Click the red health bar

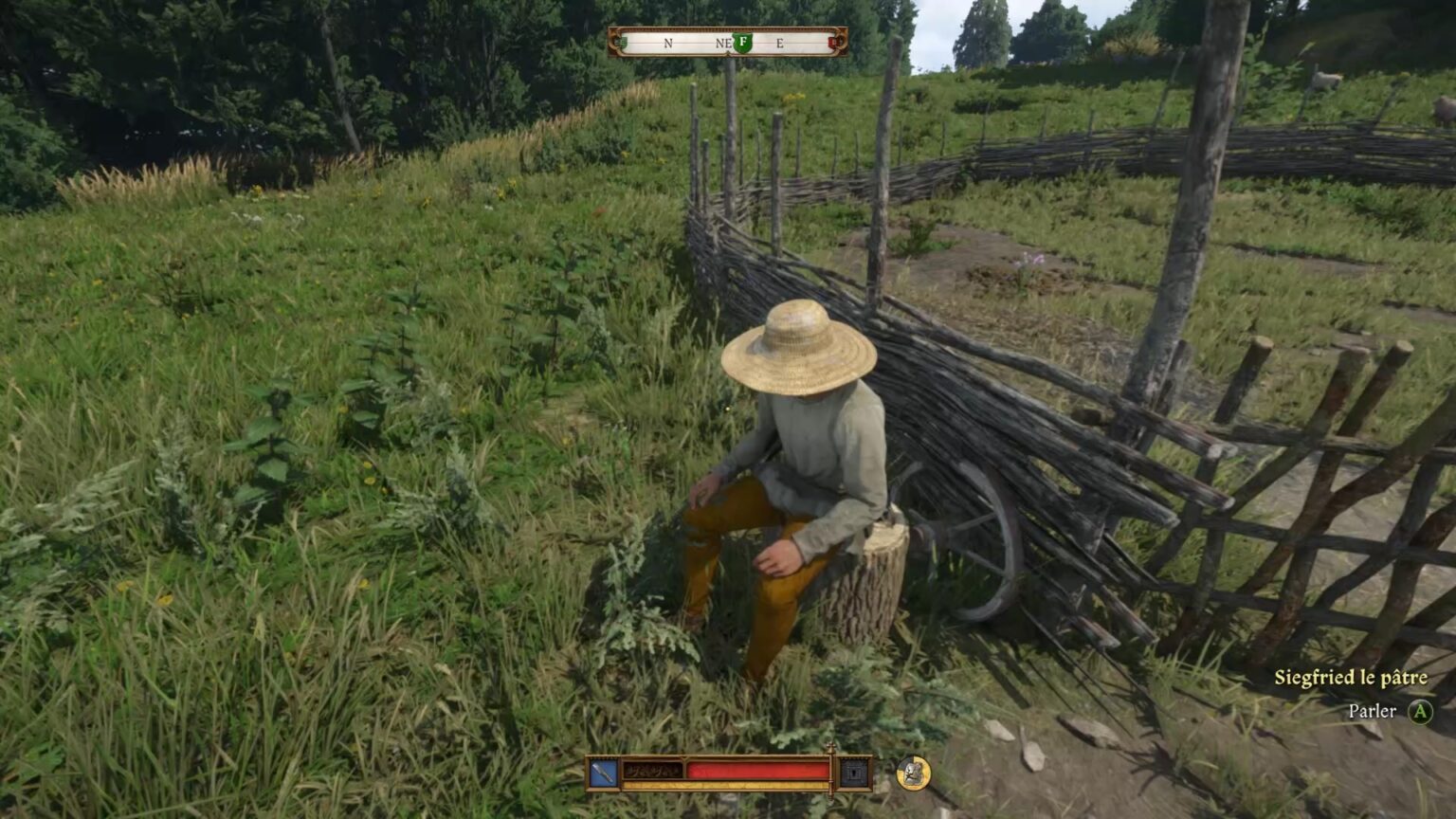758,770
